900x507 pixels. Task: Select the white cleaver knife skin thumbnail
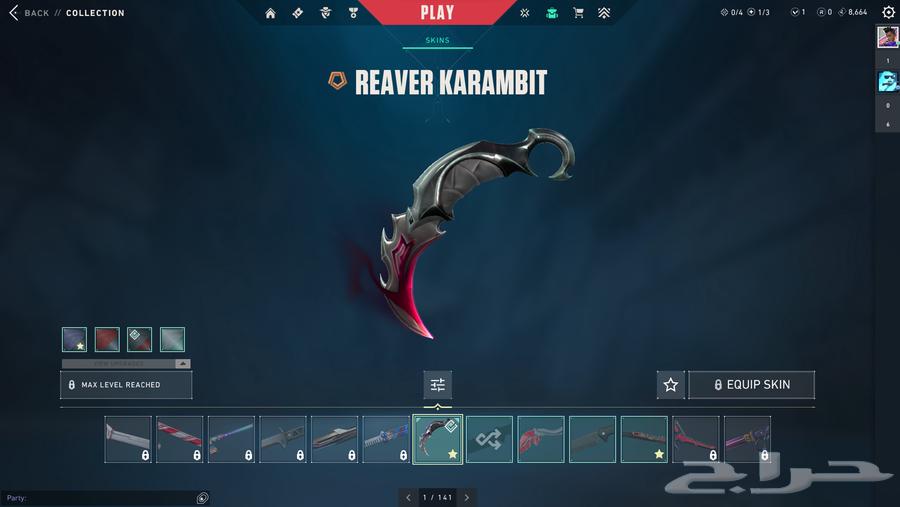[128, 439]
